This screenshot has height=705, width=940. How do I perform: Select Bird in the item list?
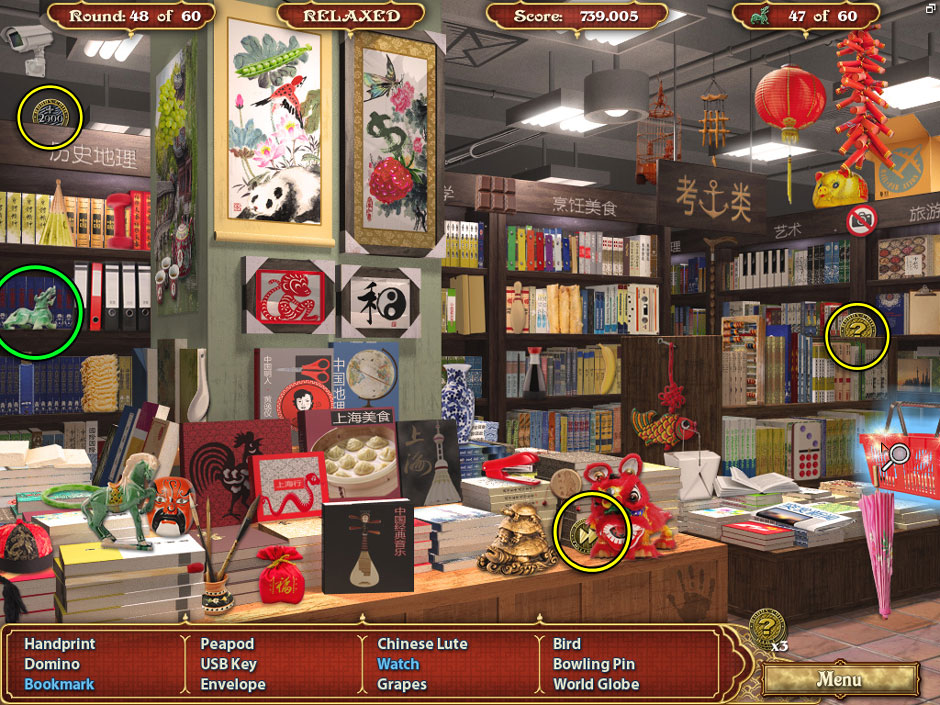[x=567, y=644]
